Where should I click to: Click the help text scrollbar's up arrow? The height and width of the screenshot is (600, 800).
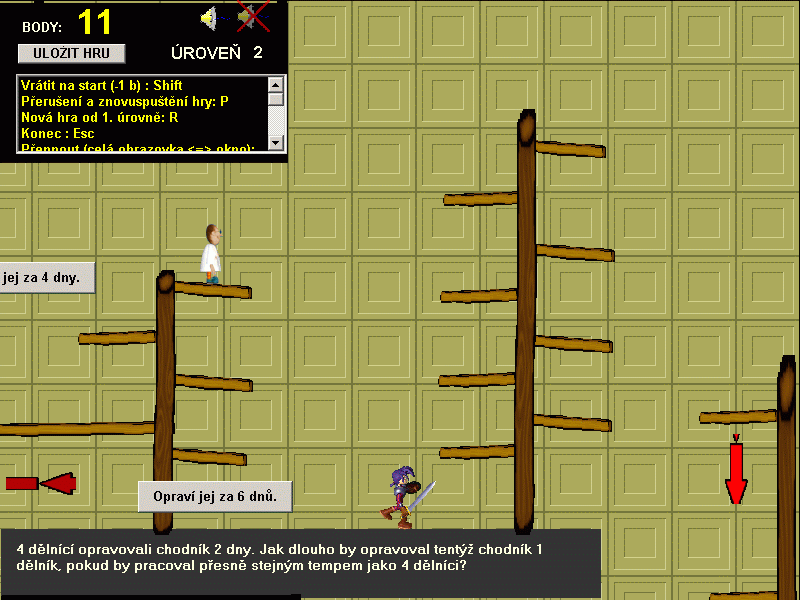click(x=276, y=84)
